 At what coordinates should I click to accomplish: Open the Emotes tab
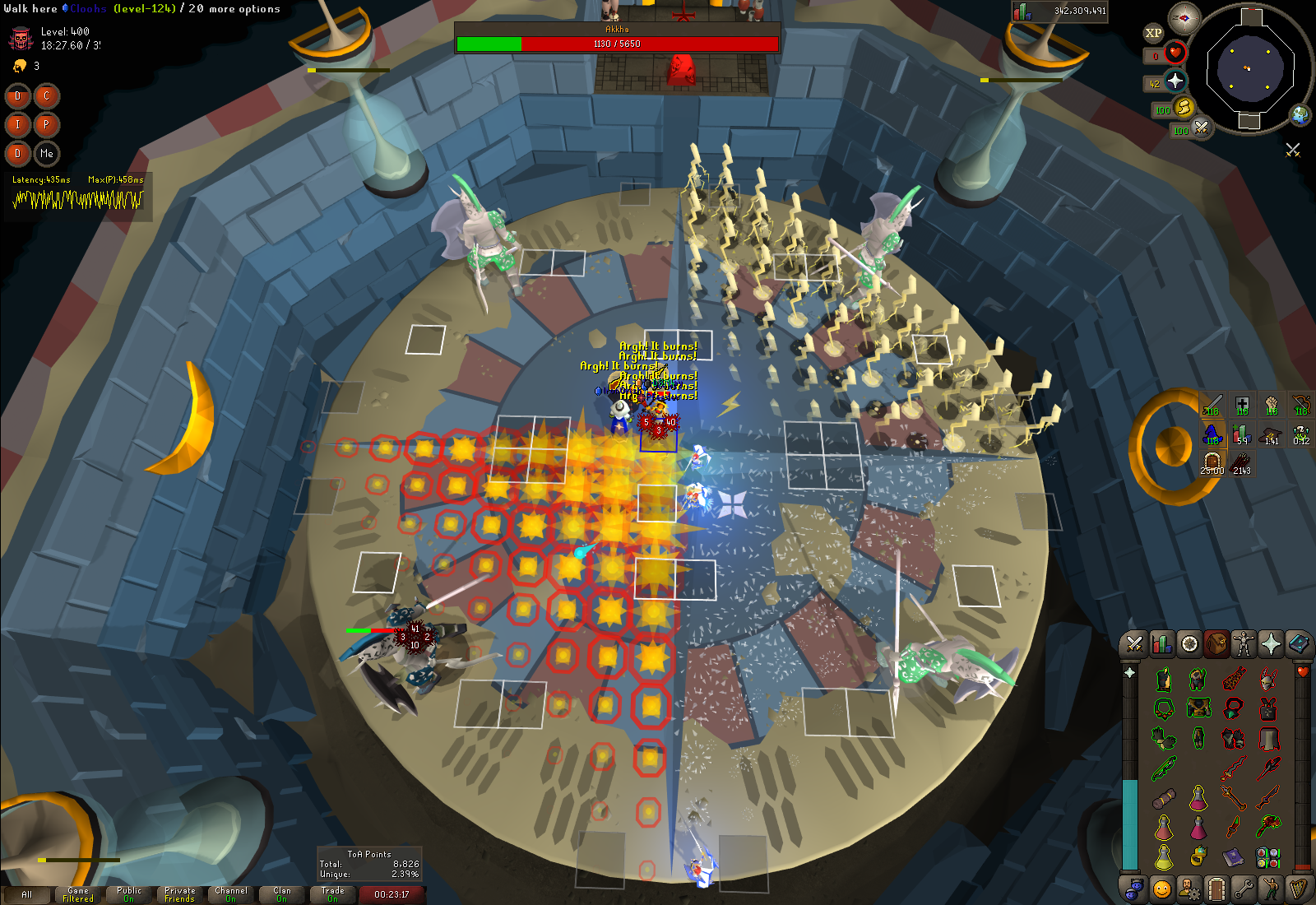(1271, 889)
